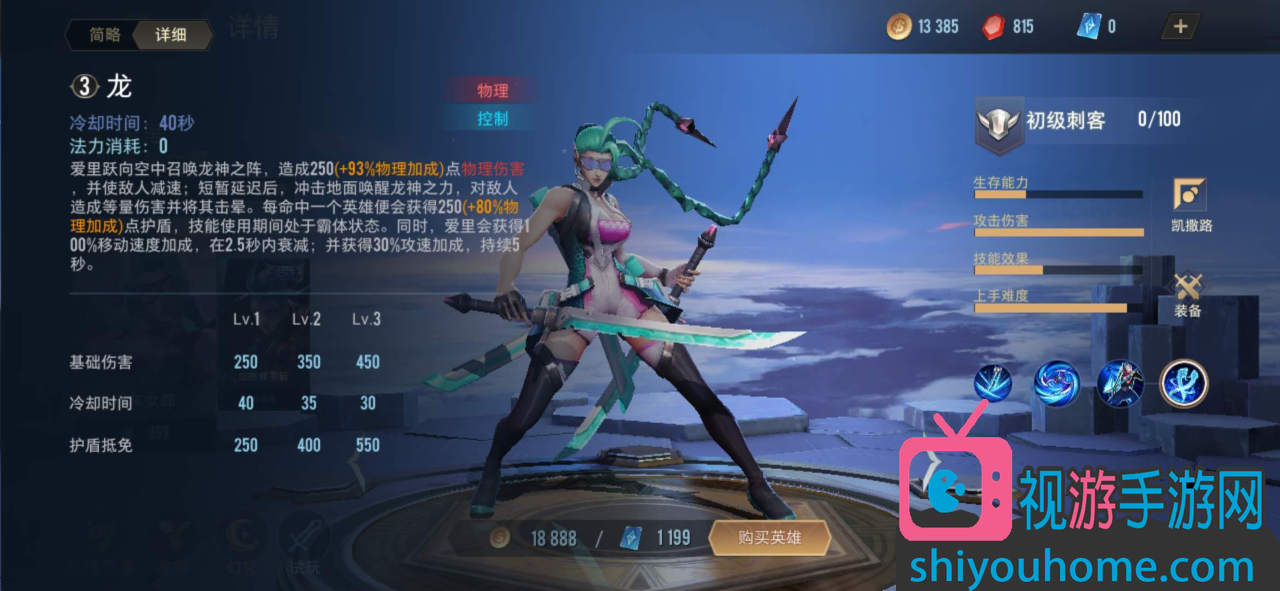
Task: Select the glowing sword slash skill icon
Action: (993, 383)
